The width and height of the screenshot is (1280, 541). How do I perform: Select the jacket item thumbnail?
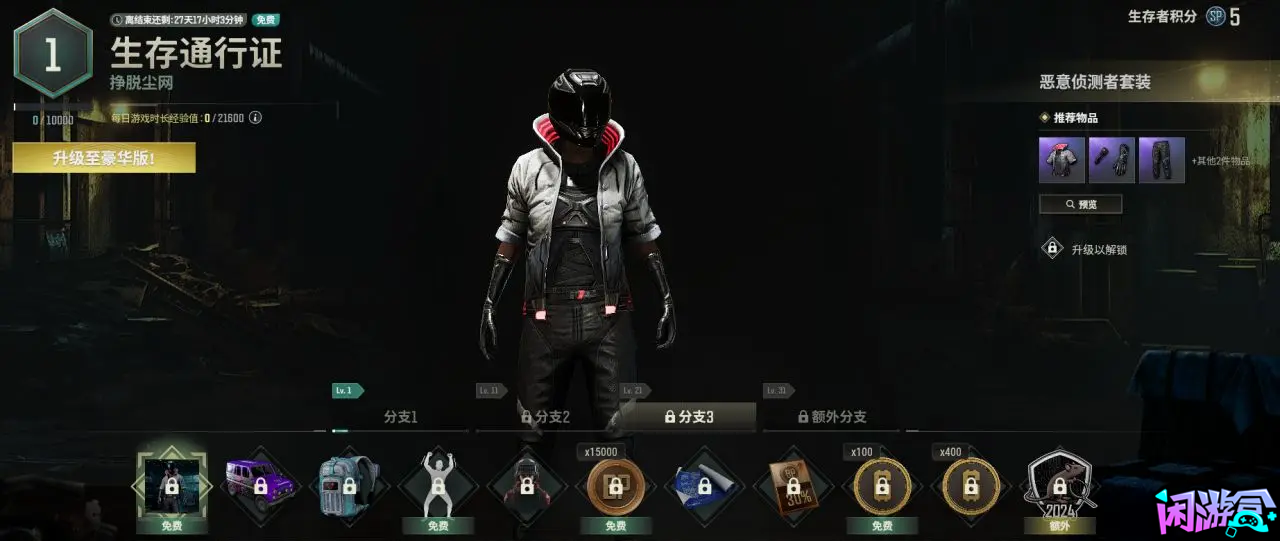1062,160
